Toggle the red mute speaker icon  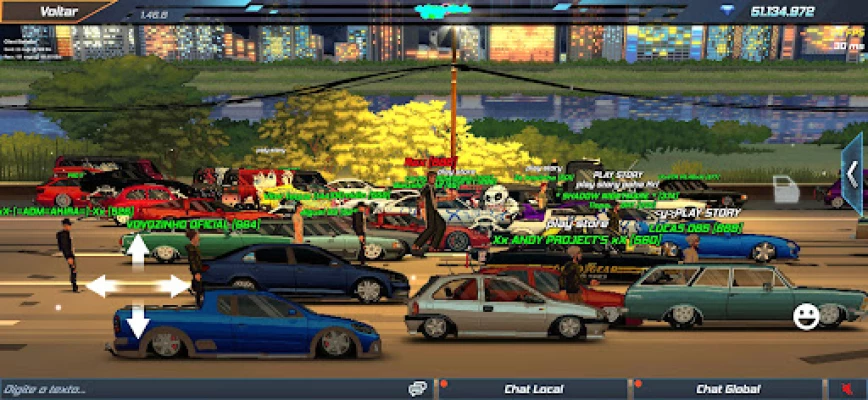(x=847, y=389)
